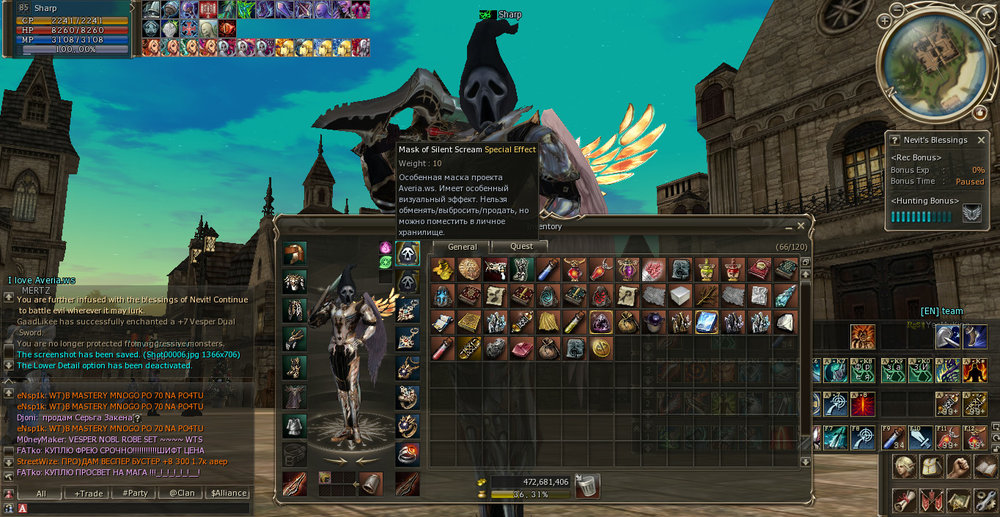This screenshot has width=1000, height=517.
Task: Select the equipped Mask of Silent Scream slot
Action: point(407,254)
